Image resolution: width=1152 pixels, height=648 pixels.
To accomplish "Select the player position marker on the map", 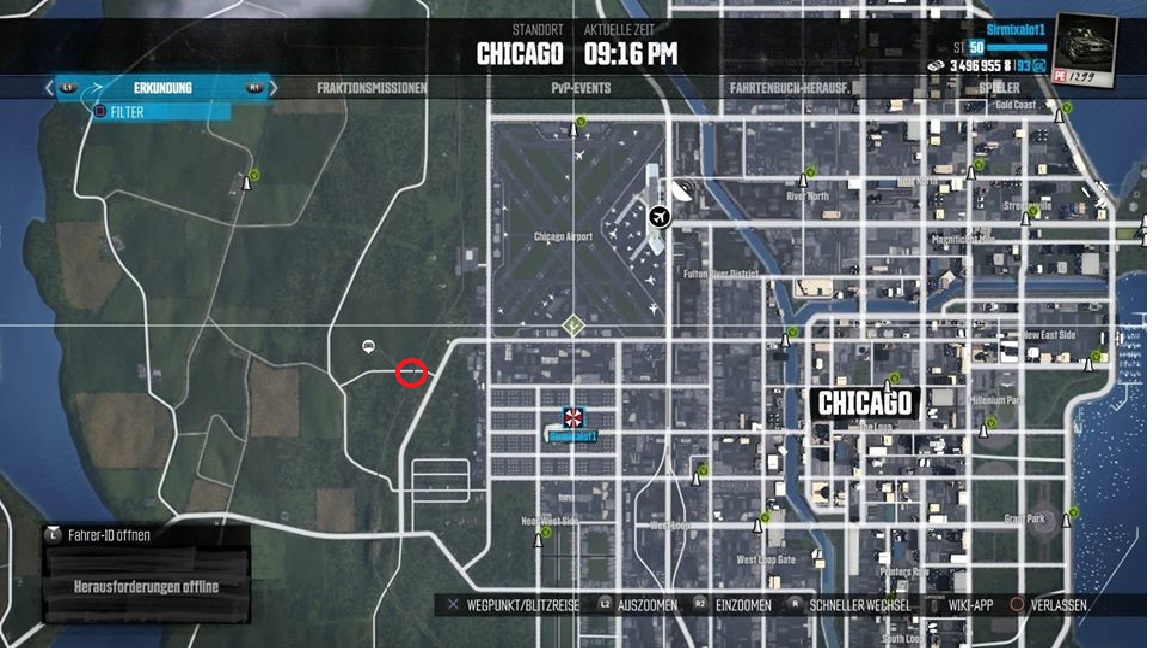I will tap(574, 418).
